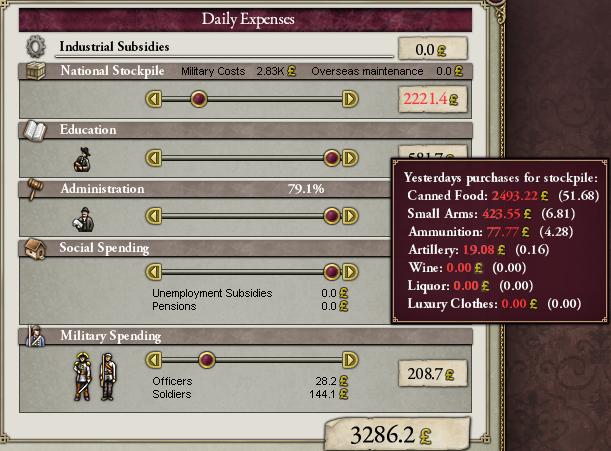Reduce Administration spending with left arrow
This screenshot has width=611, height=451.
(153, 216)
